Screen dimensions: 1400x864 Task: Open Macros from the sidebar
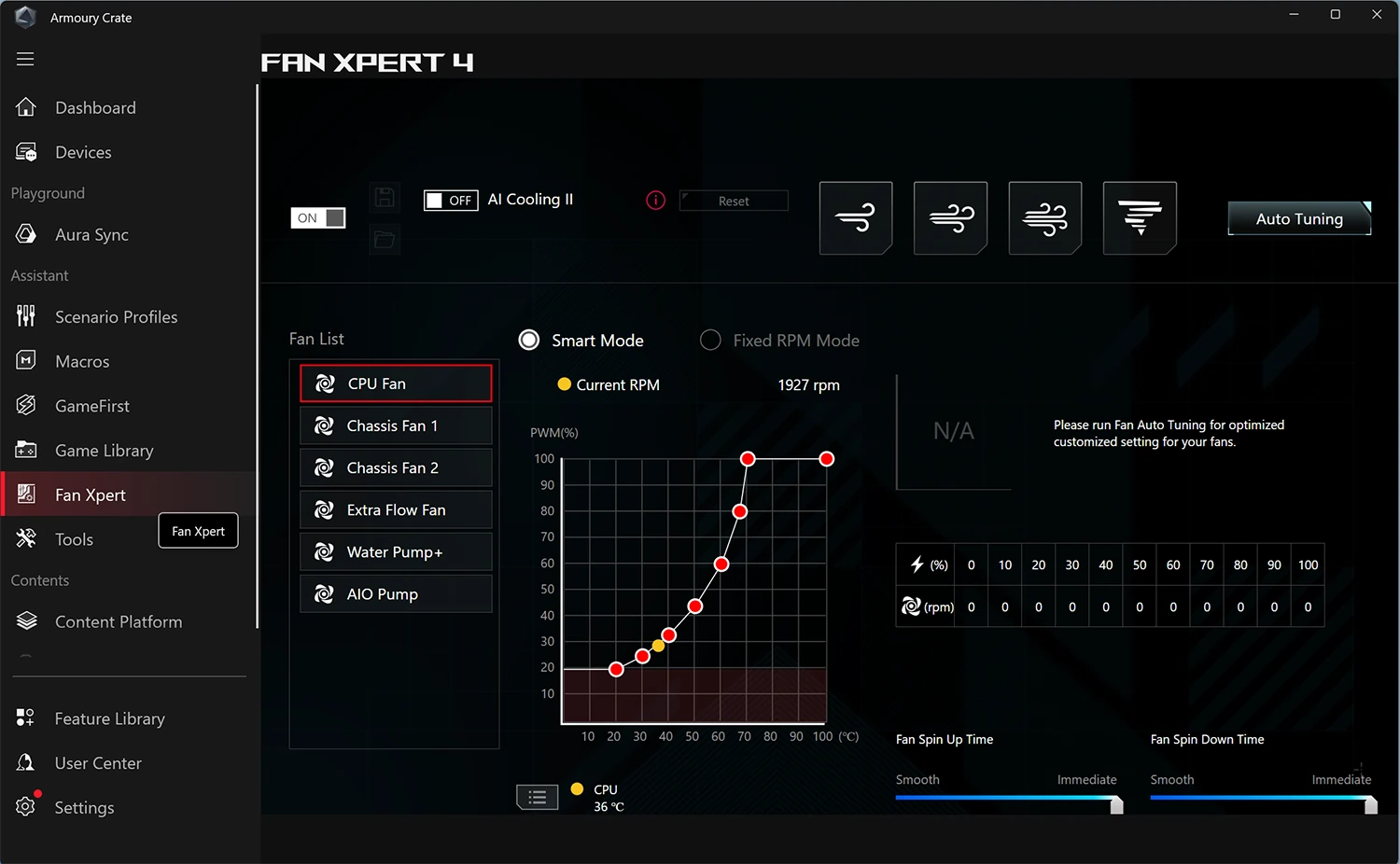[82, 361]
